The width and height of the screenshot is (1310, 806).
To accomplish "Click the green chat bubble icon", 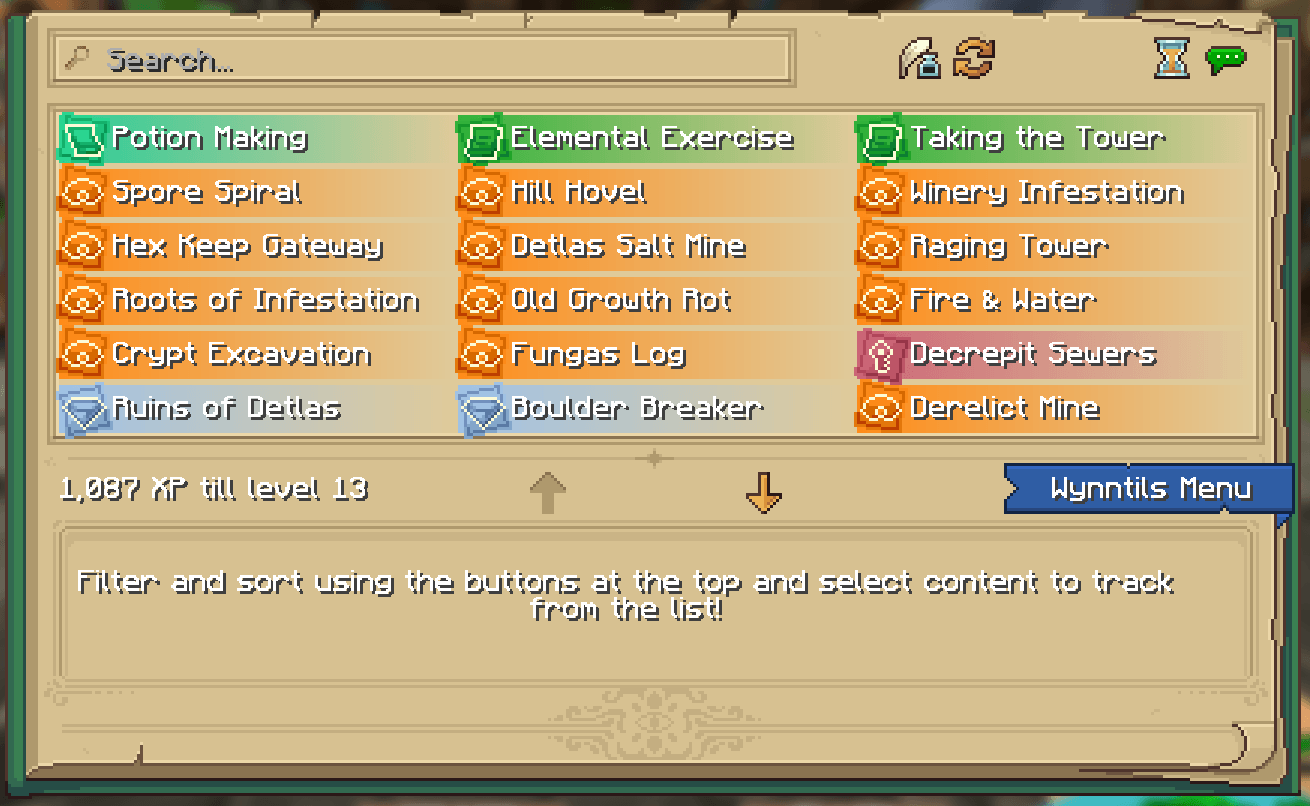I will pyautogui.click(x=1228, y=58).
